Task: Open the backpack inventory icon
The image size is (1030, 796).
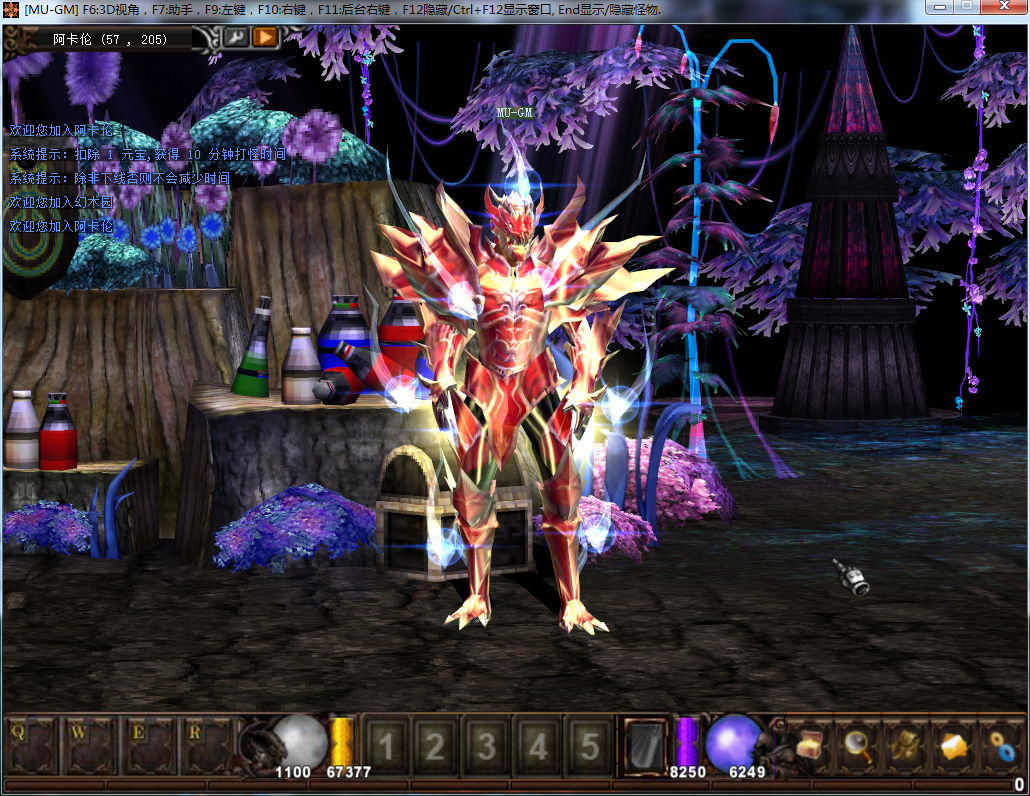Action: (906, 745)
